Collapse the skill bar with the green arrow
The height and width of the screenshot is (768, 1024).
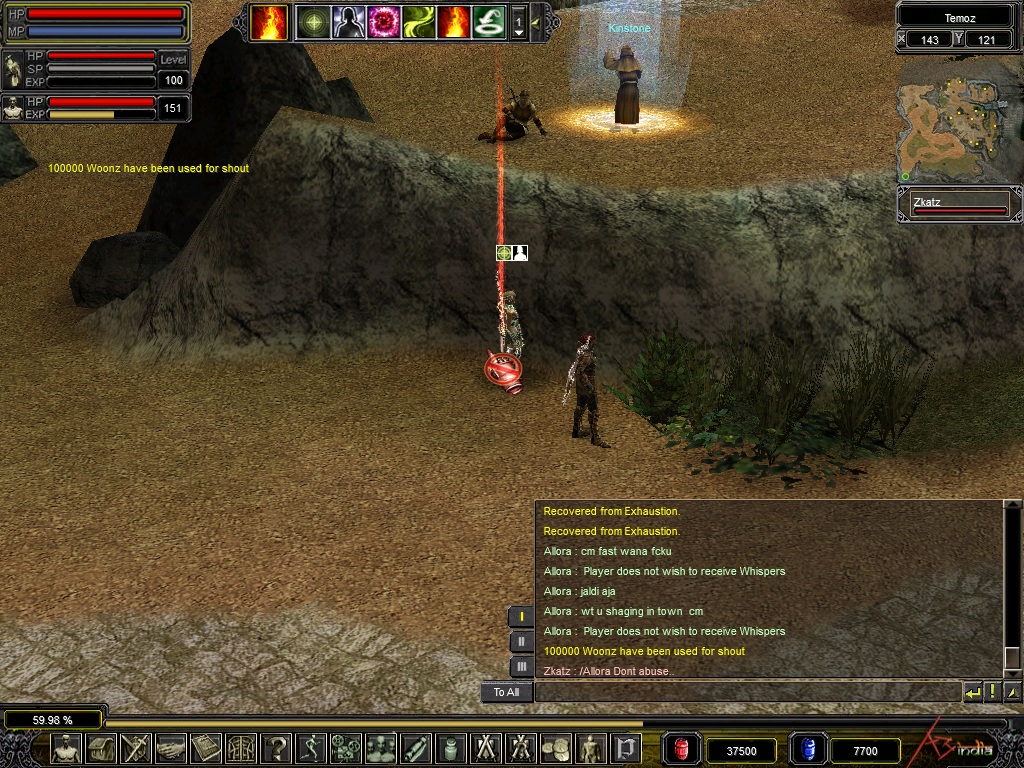(537, 21)
